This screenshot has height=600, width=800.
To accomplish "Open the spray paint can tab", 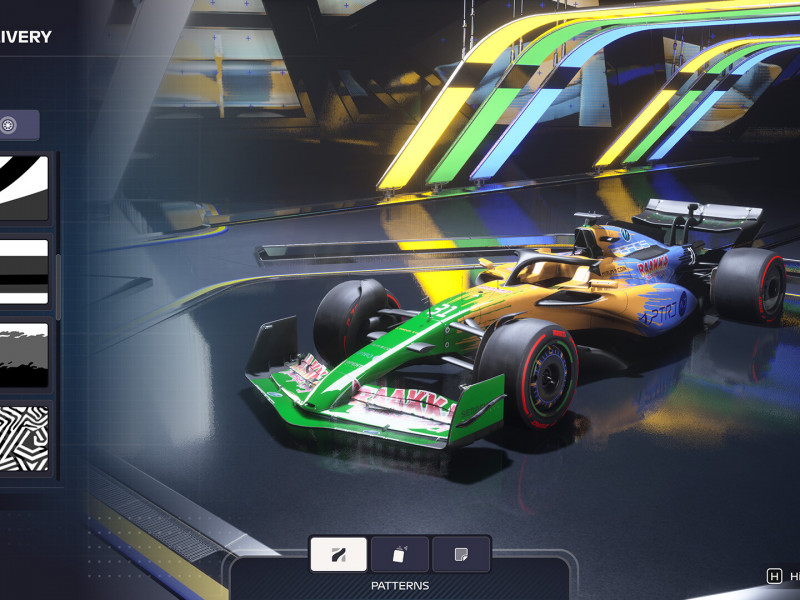I will [400, 554].
